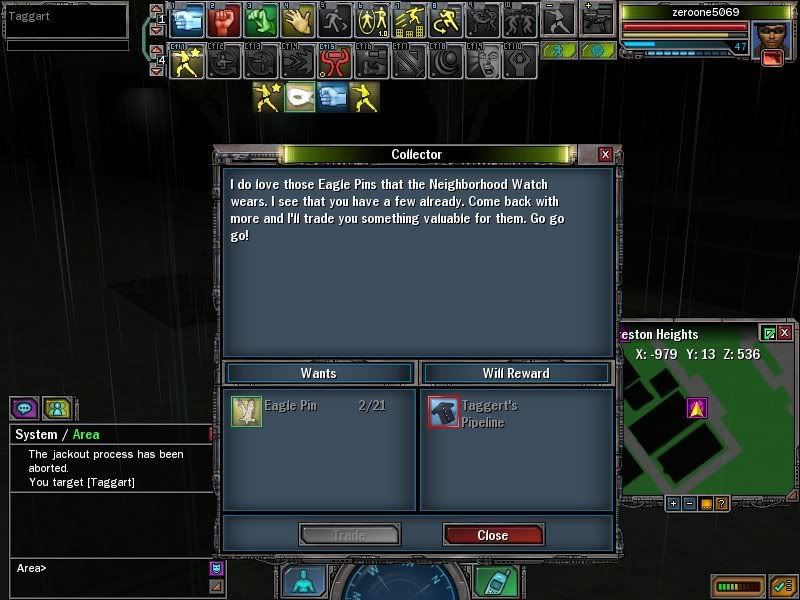Close the minimap with its red X

pos(785,333)
